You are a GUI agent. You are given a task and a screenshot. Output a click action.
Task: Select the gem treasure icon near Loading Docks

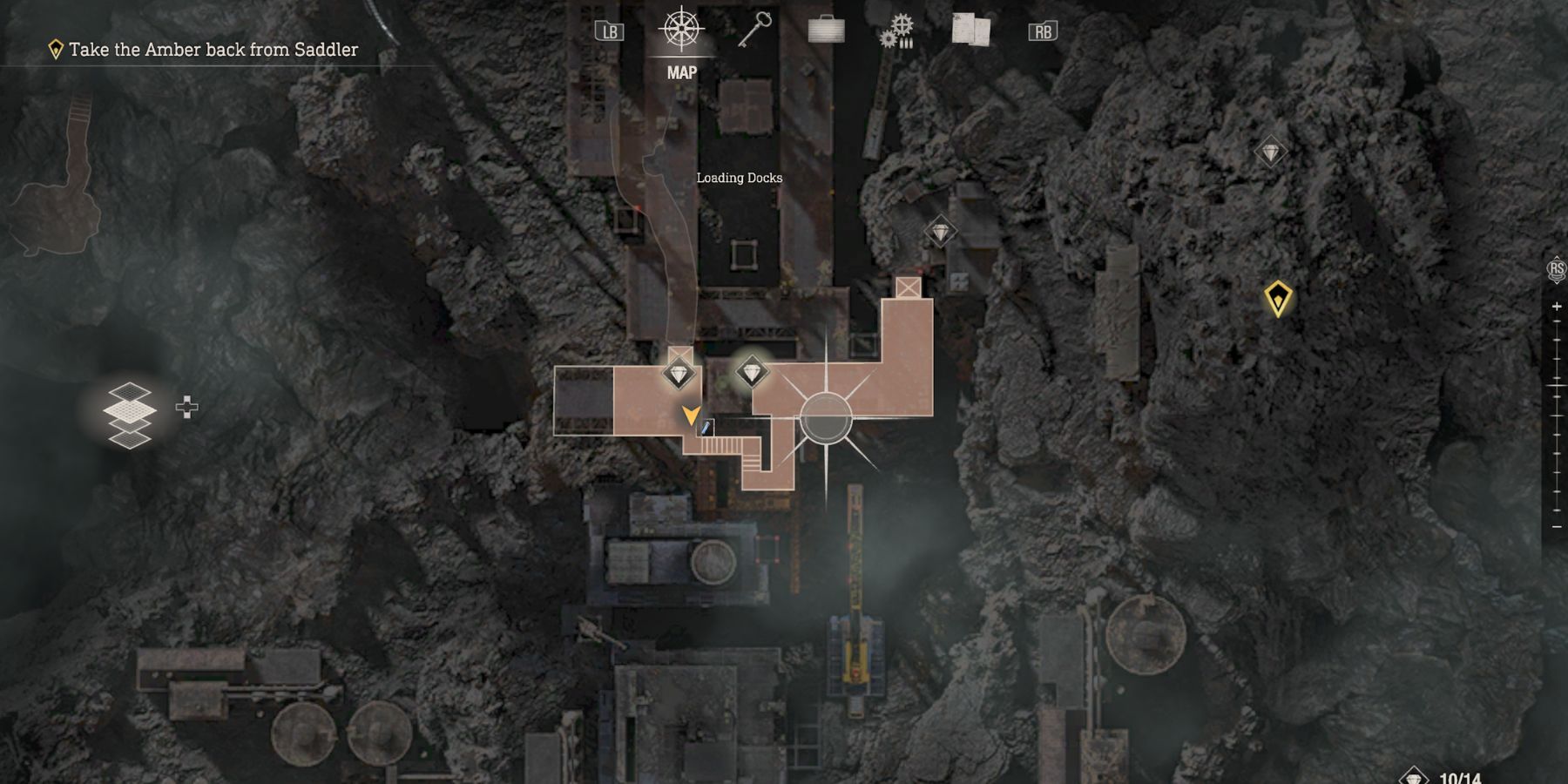click(940, 232)
